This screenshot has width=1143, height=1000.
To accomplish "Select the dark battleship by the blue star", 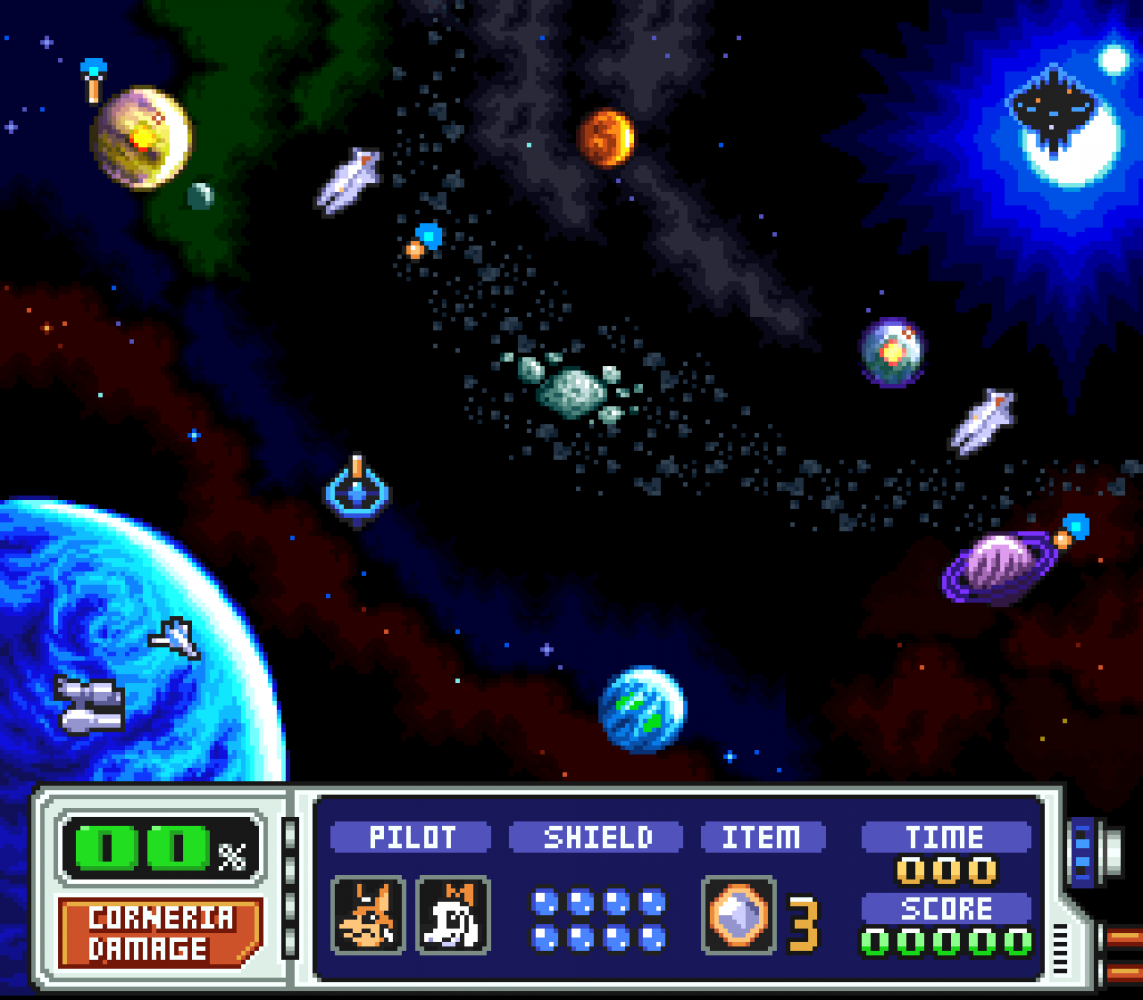I will (1051, 106).
